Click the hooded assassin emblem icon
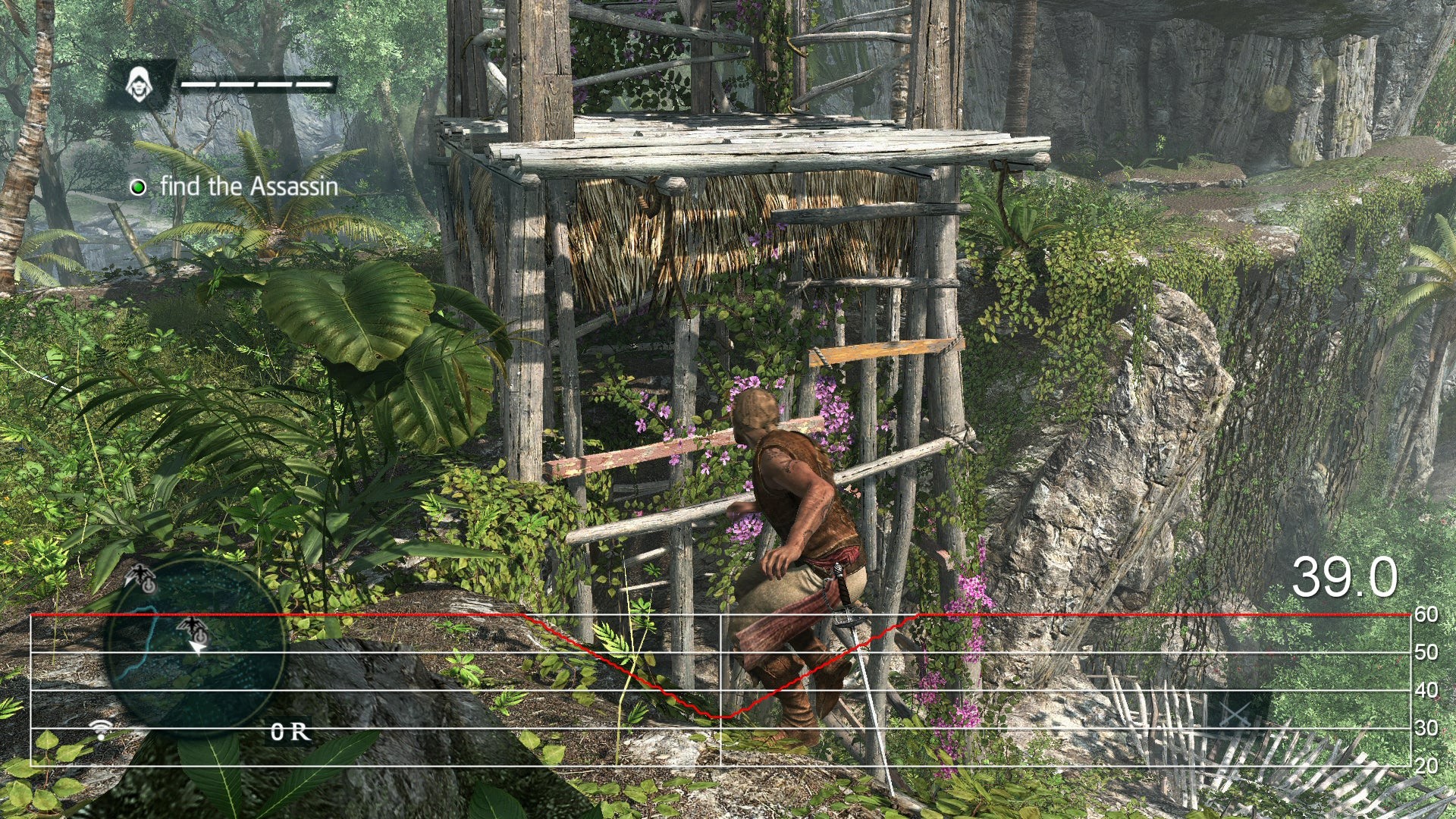 (x=138, y=83)
